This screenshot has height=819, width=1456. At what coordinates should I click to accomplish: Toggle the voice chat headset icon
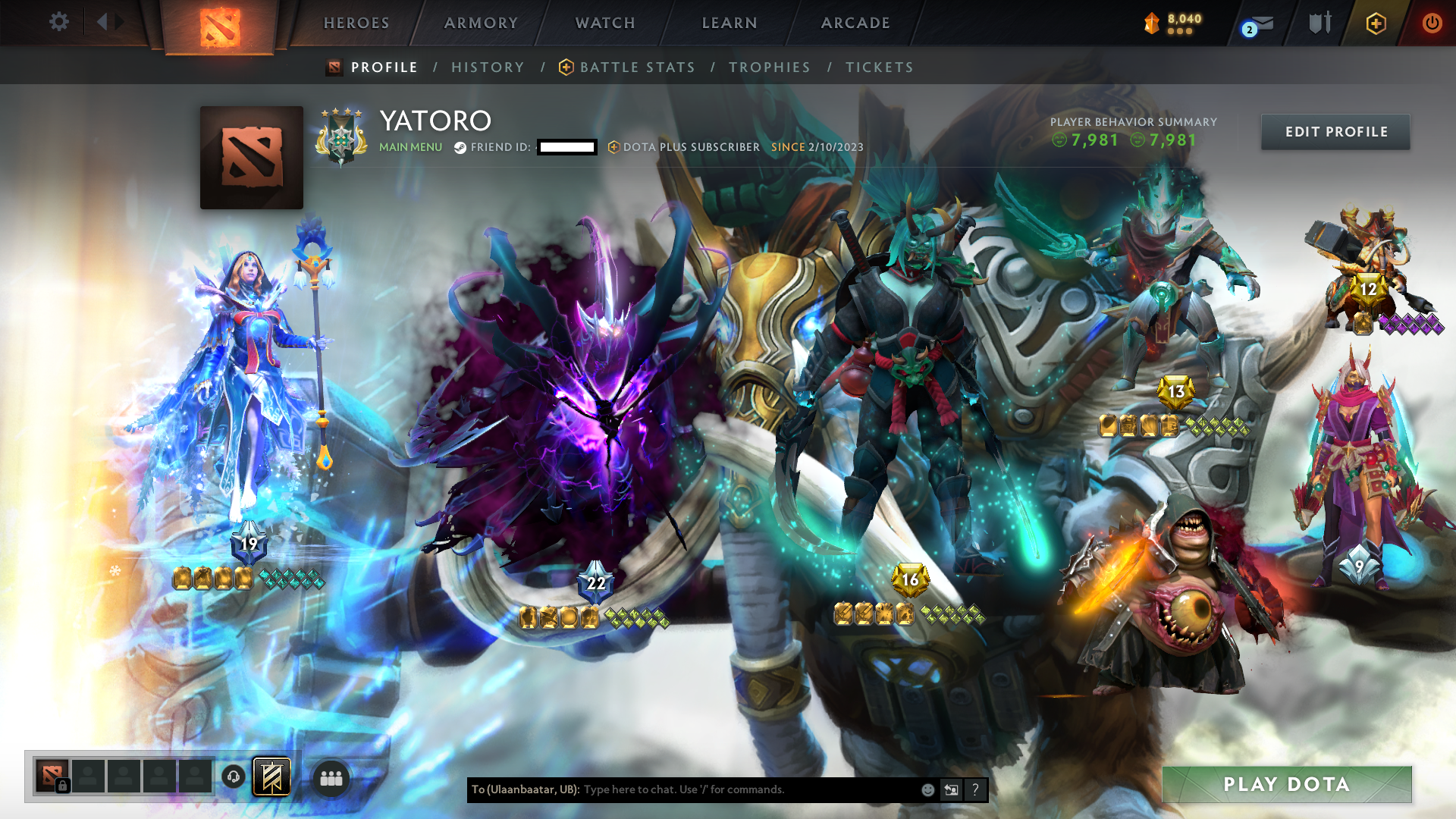click(233, 777)
